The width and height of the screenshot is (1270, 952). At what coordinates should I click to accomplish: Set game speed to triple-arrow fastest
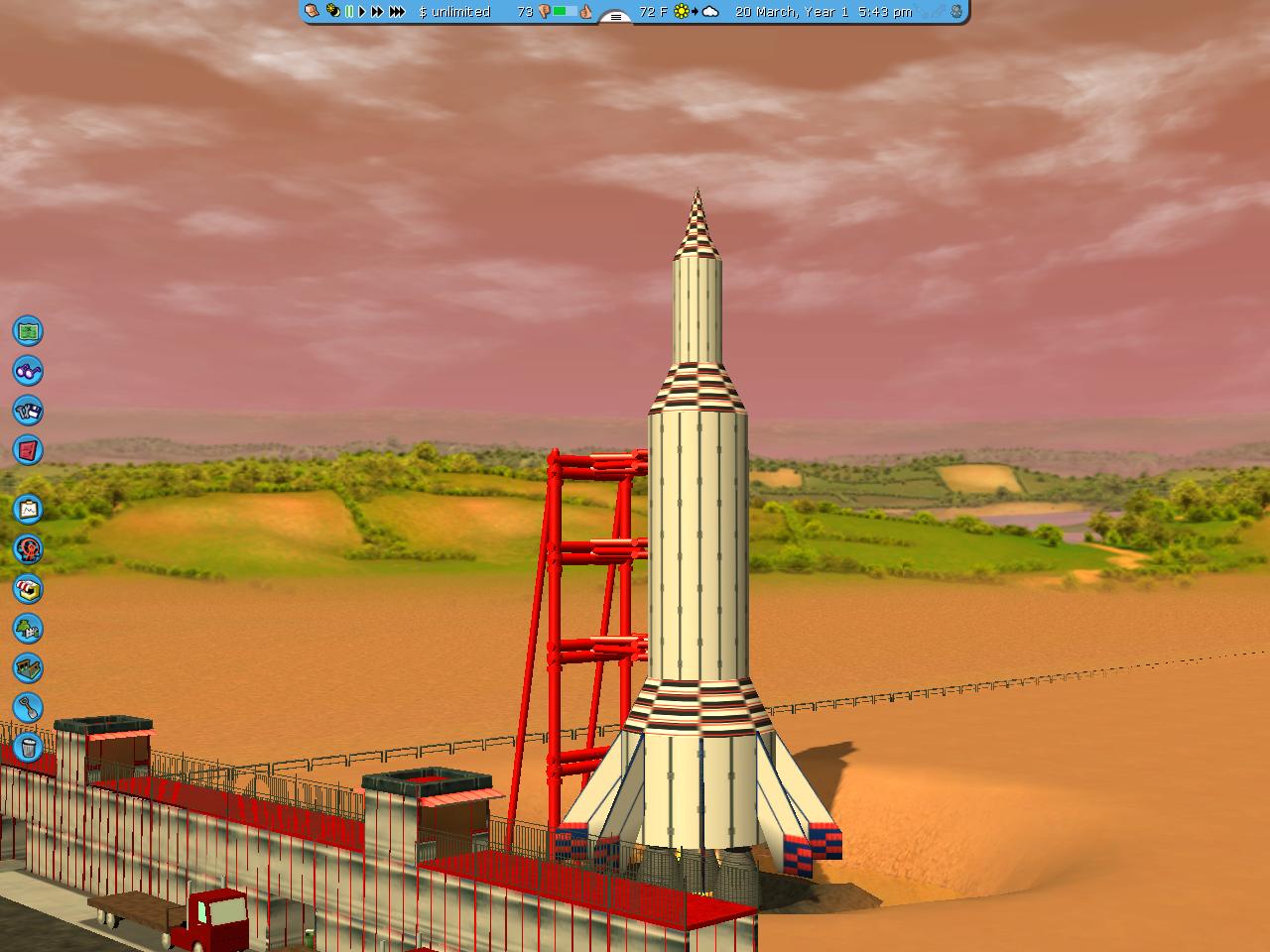coord(397,12)
